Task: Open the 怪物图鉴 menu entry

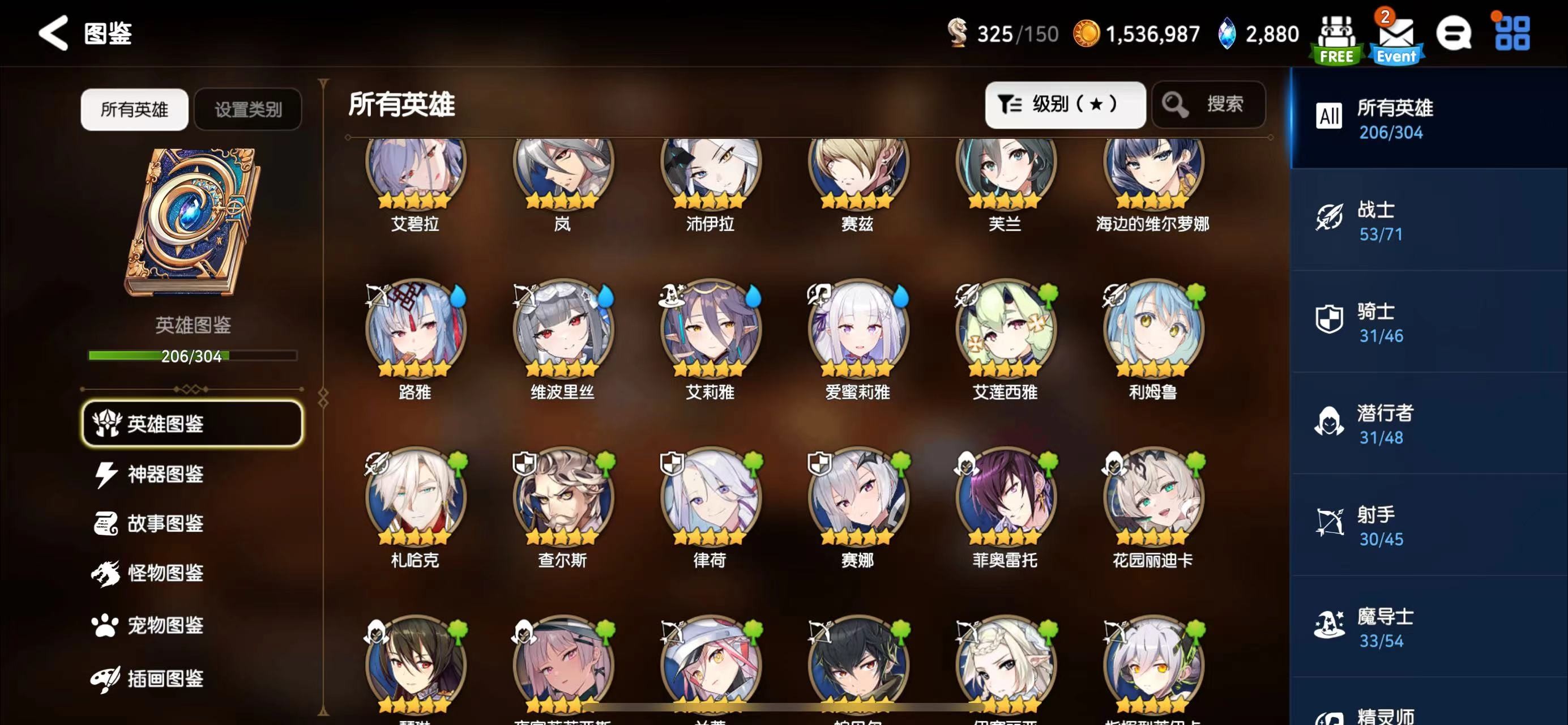Action: [x=164, y=573]
